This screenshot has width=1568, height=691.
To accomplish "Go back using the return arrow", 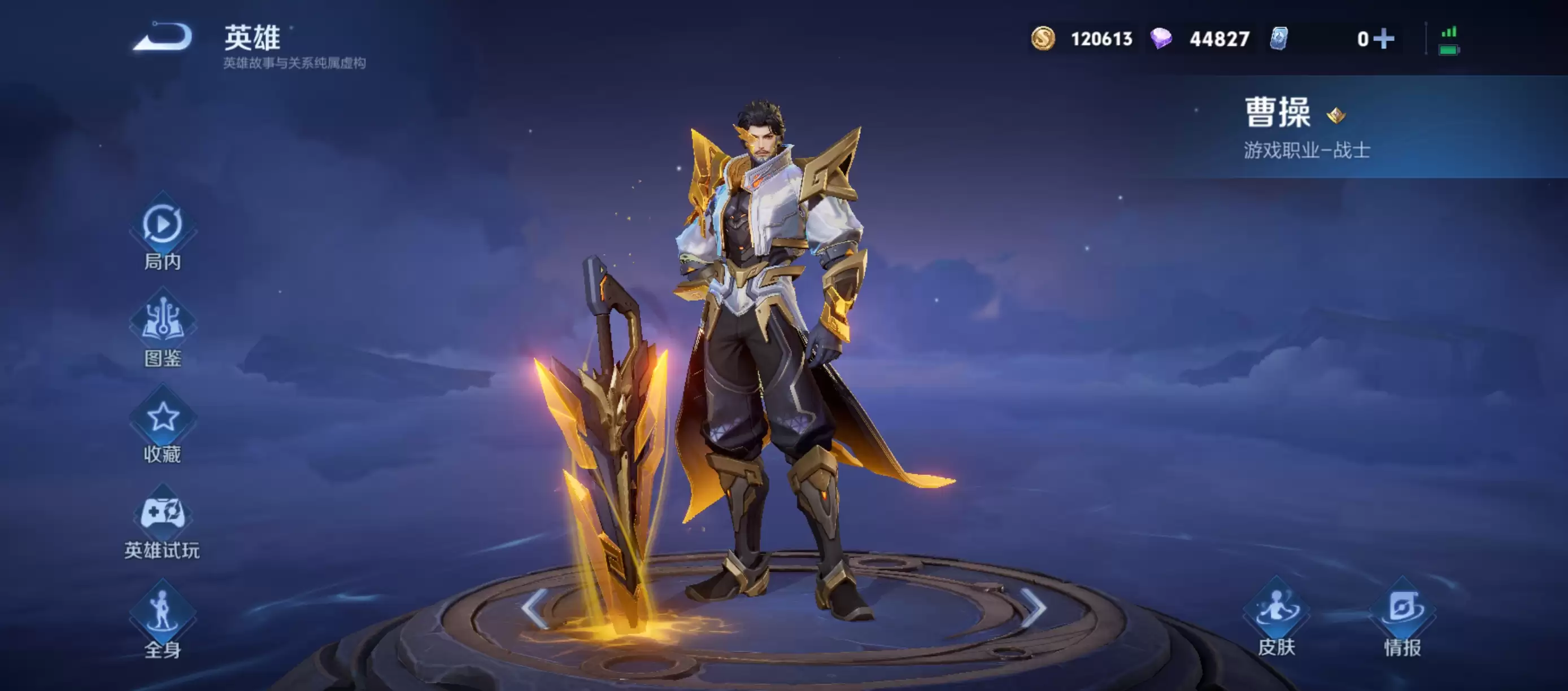I will click(x=163, y=37).
